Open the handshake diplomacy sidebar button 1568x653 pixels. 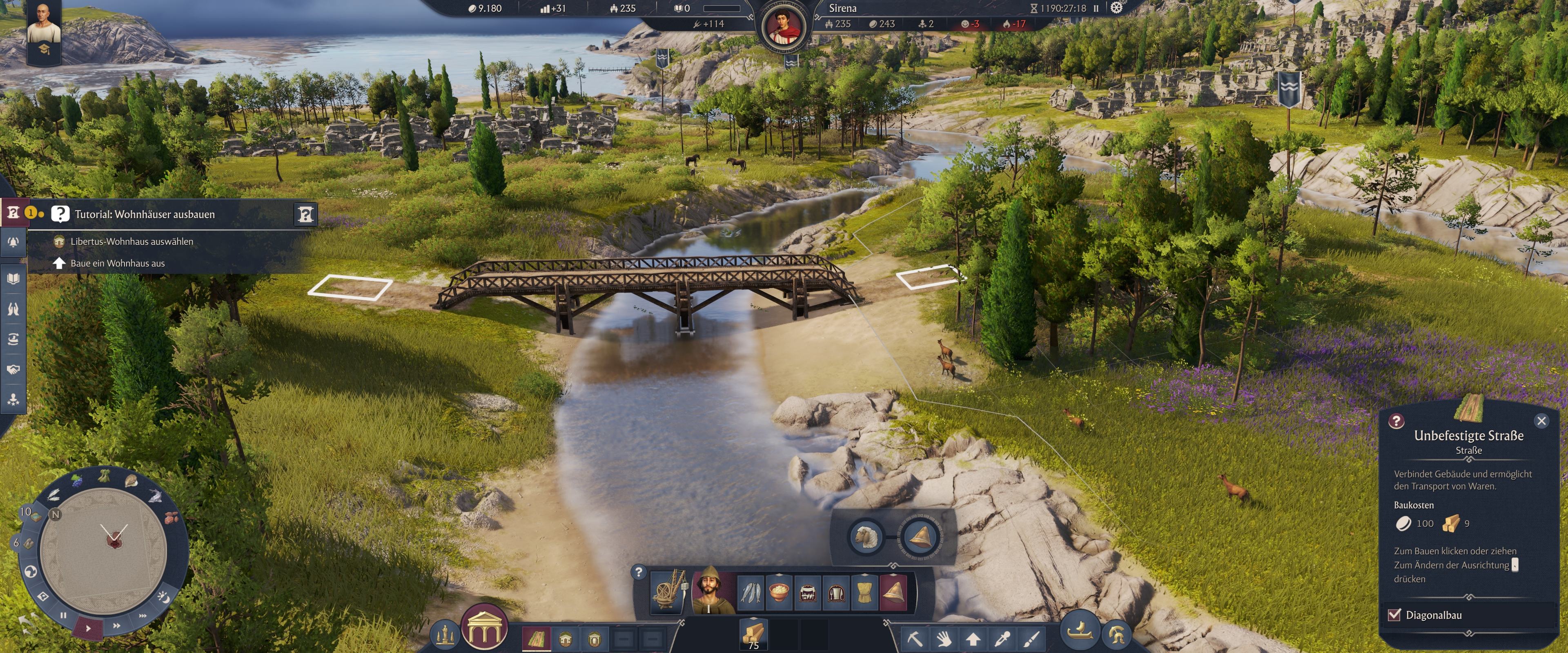[13, 369]
